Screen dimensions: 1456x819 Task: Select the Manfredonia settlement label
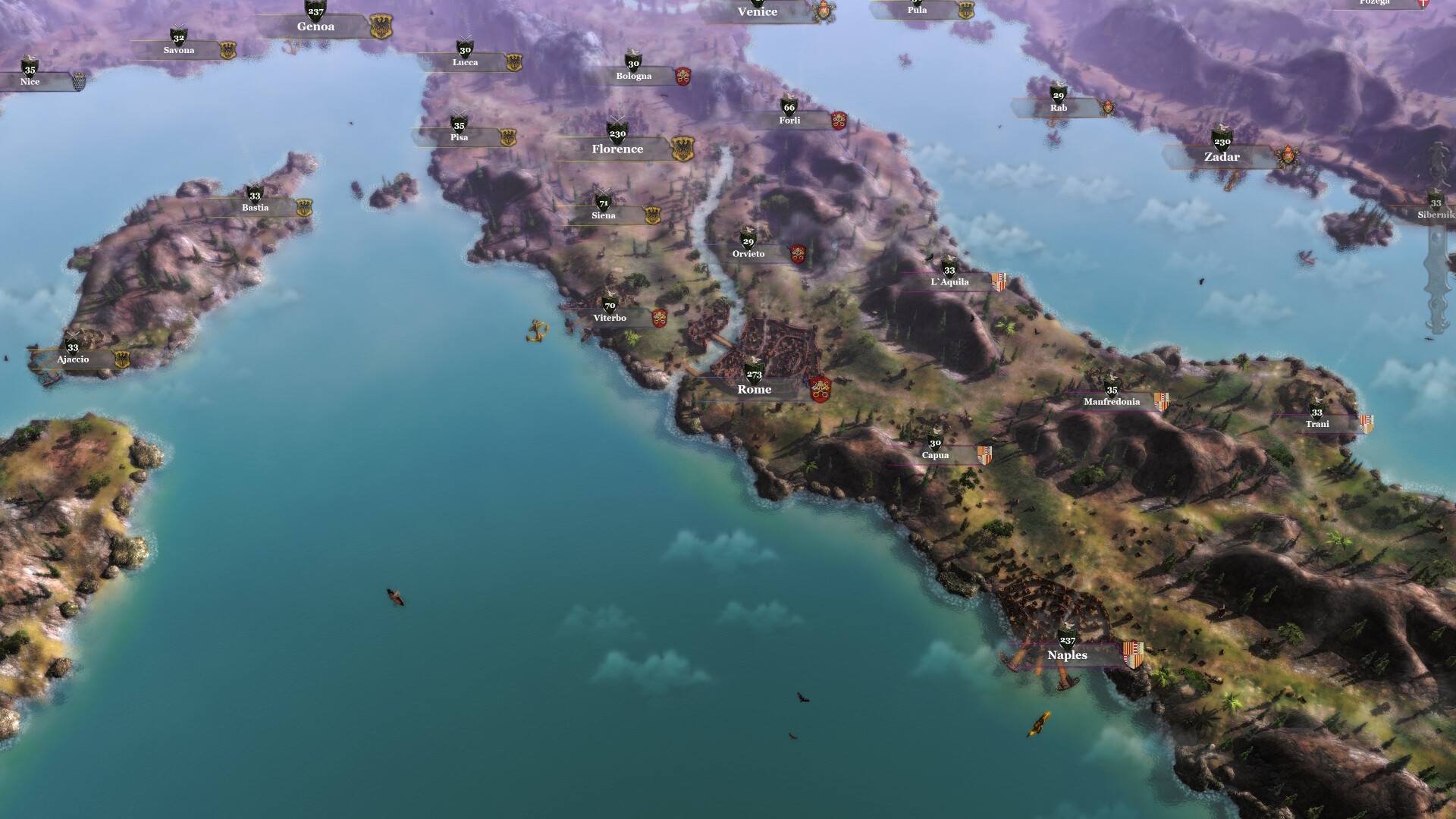click(1112, 401)
